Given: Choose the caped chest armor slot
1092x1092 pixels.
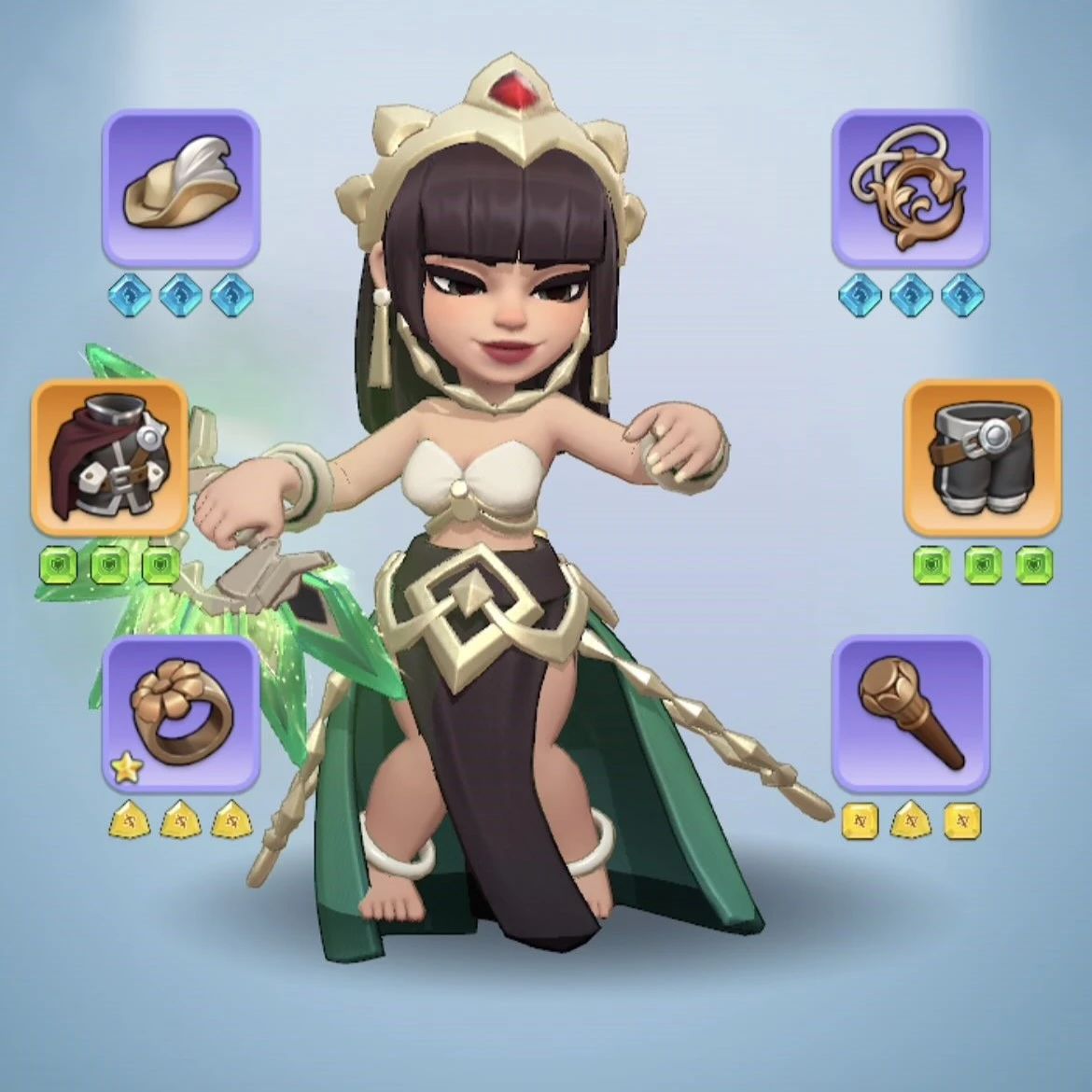Looking at the screenshot, I should point(109,457).
